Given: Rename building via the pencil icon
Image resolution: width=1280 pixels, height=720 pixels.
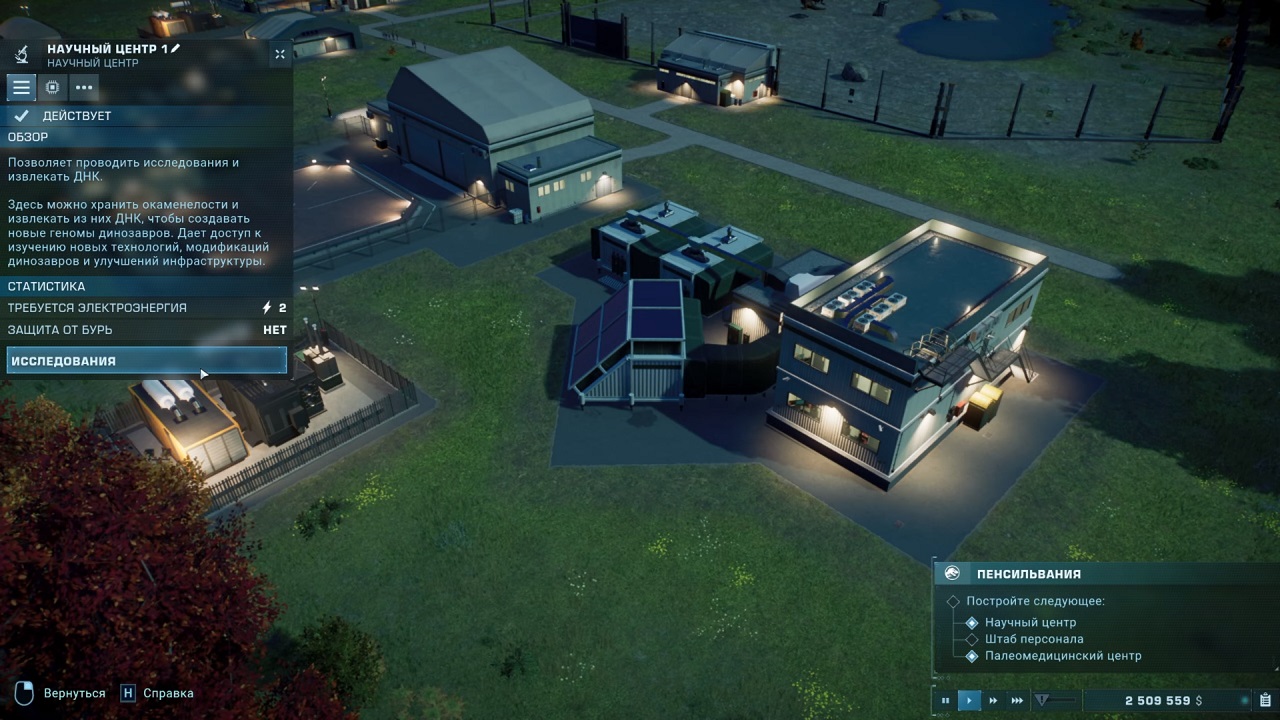Looking at the screenshot, I should [x=176, y=48].
